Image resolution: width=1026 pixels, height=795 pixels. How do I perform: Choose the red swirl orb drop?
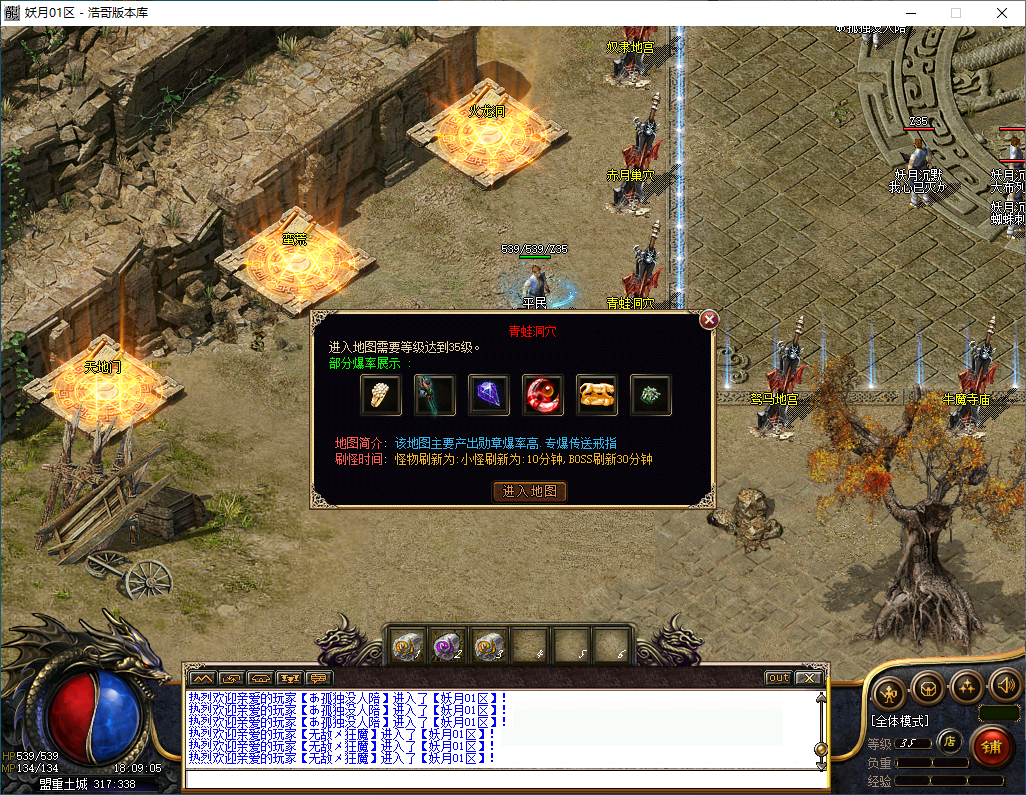pyautogui.click(x=543, y=396)
